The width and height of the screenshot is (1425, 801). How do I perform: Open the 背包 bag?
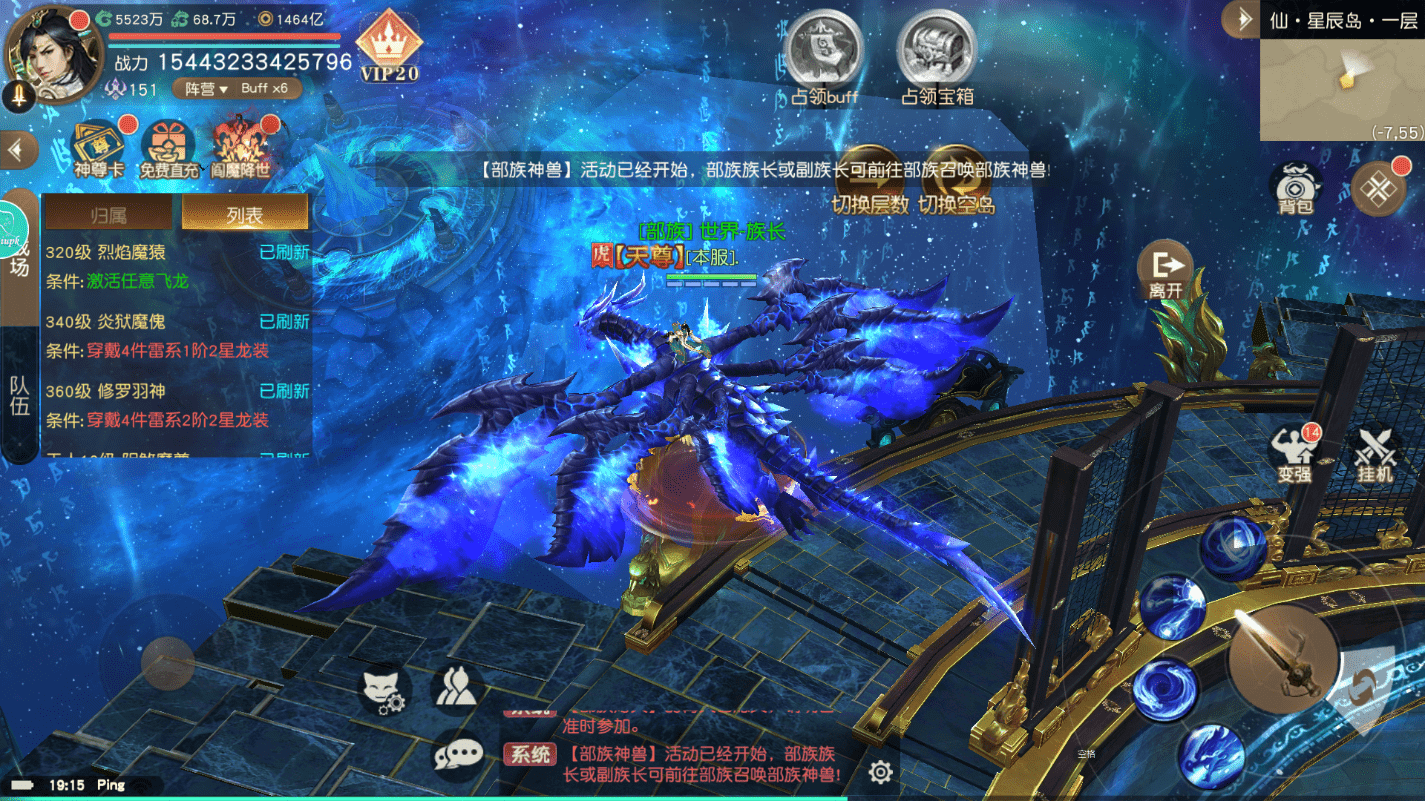(1295, 187)
